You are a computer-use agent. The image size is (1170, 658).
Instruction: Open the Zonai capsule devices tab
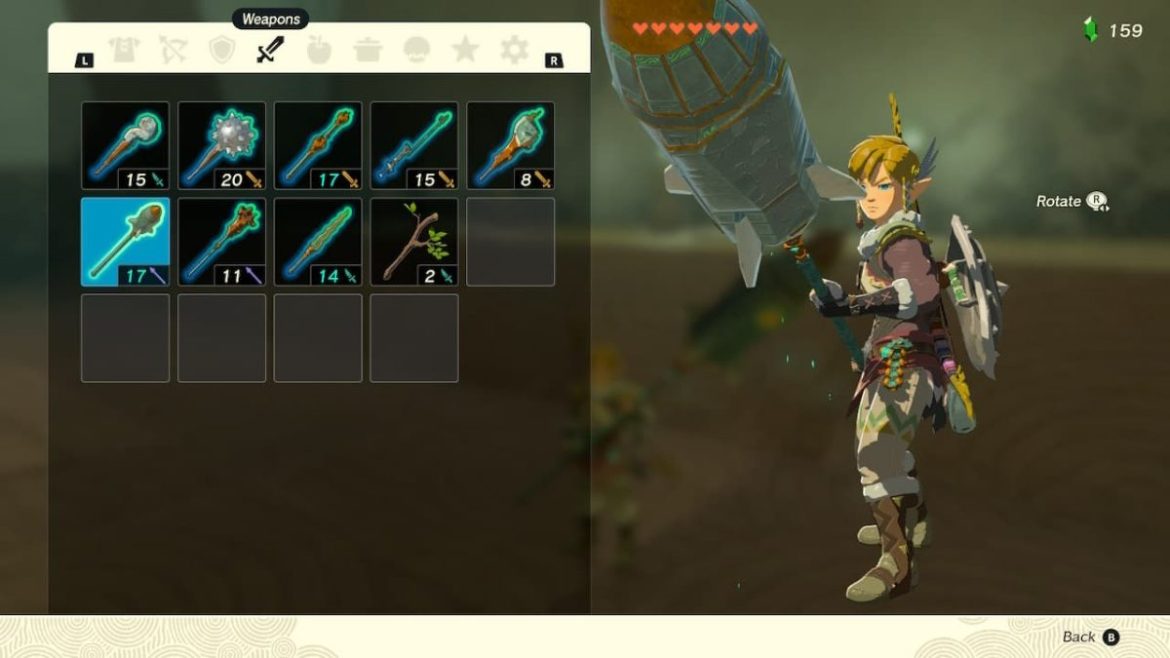coord(417,50)
